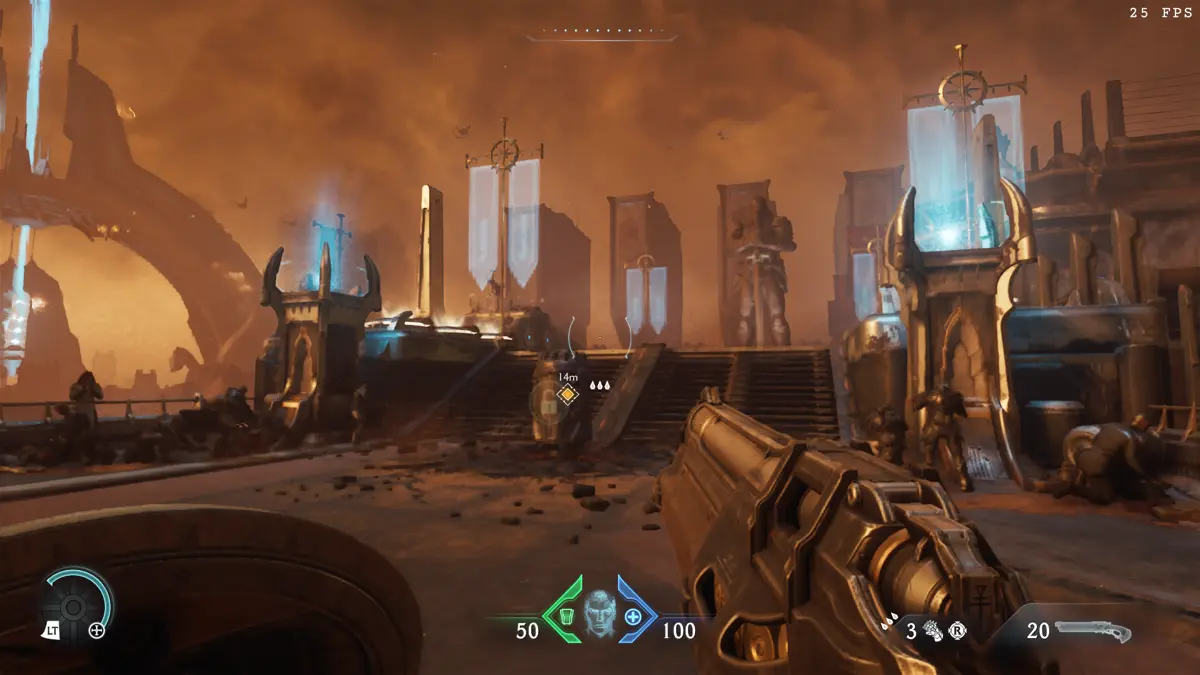Click the compass bar at top
Screen dimensions: 1200x675
[601, 35]
